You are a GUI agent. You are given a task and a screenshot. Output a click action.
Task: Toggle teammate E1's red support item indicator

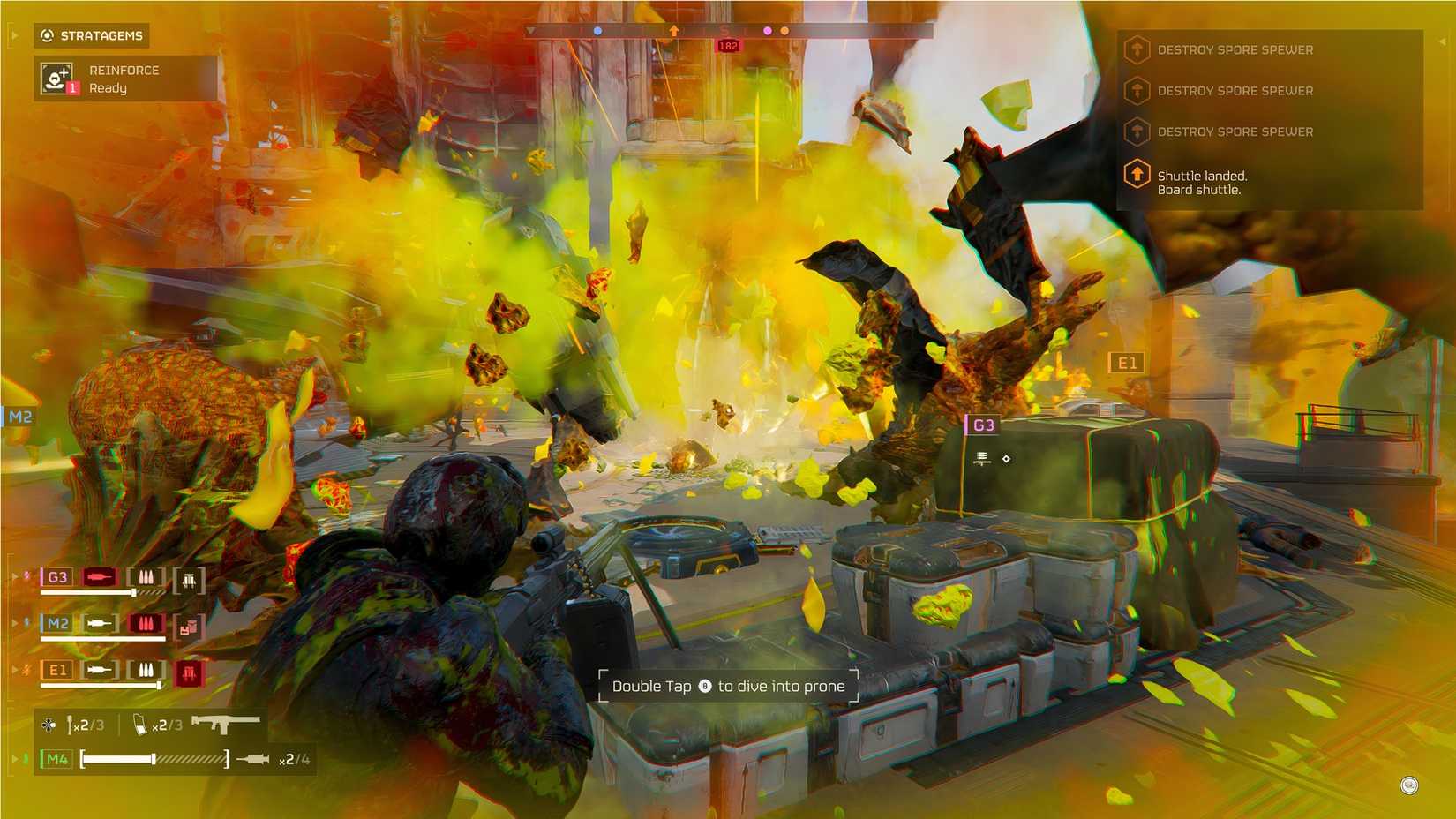[x=191, y=672]
